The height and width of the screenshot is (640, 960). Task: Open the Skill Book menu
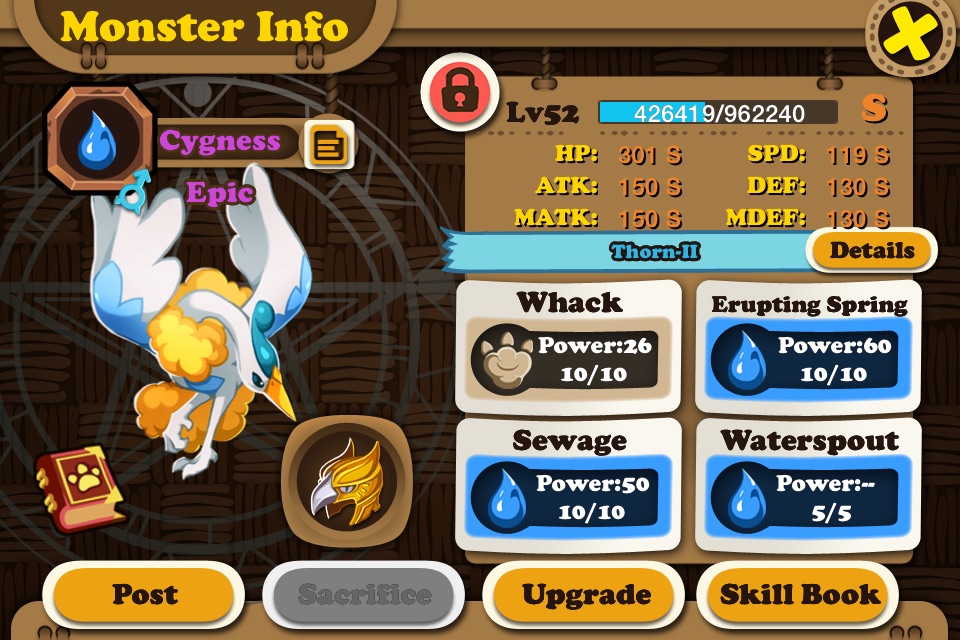(x=799, y=595)
